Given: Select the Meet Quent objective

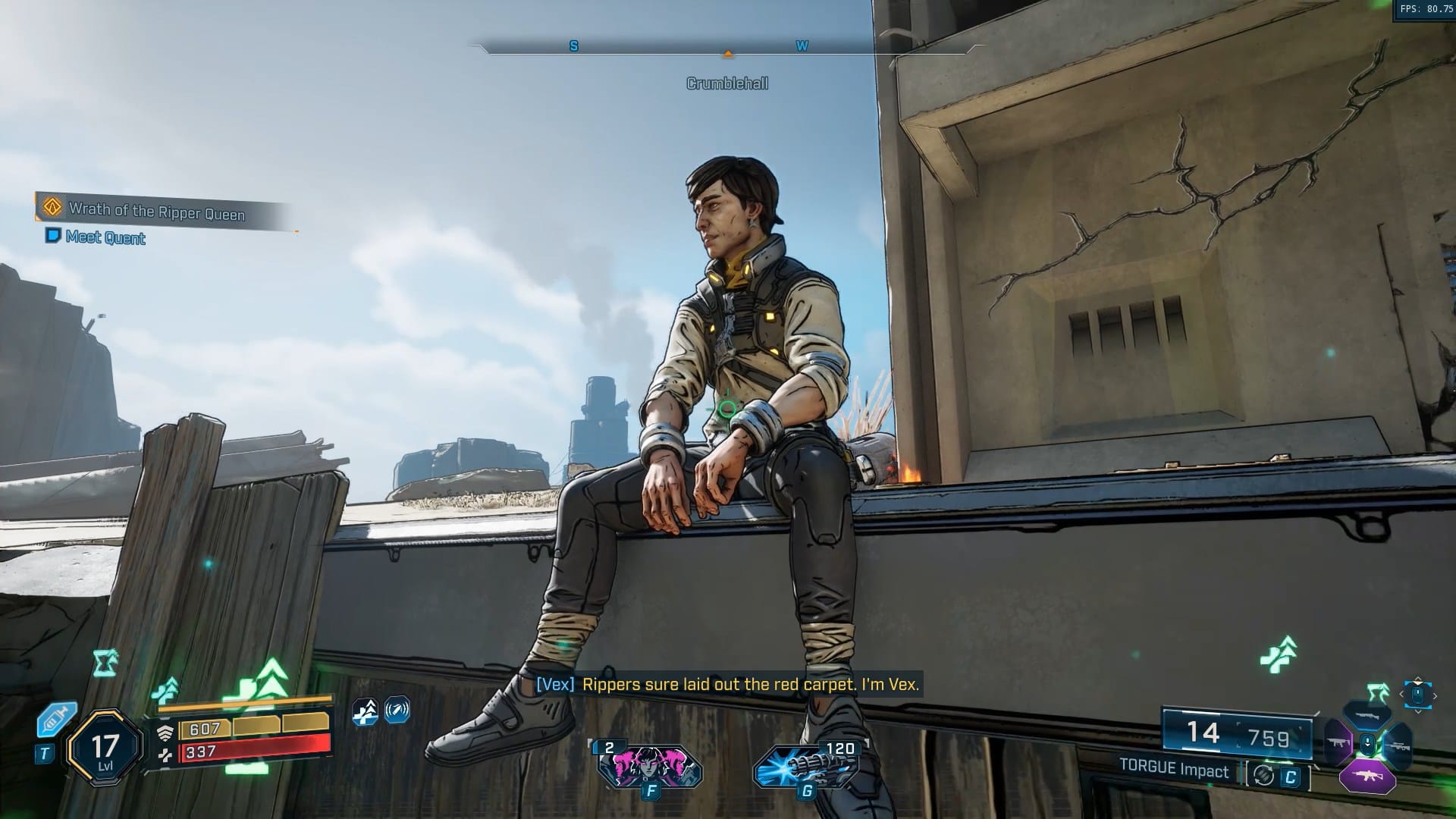Looking at the screenshot, I should click(x=105, y=237).
